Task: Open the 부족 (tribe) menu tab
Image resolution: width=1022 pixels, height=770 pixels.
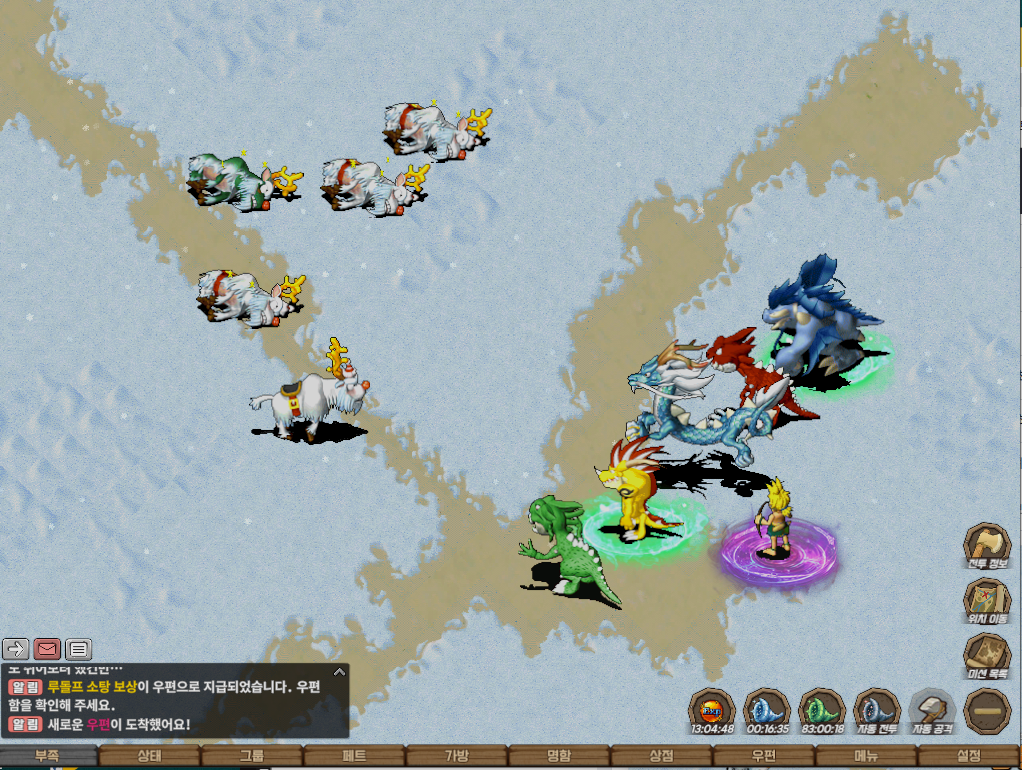Action: click(x=49, y=757)
